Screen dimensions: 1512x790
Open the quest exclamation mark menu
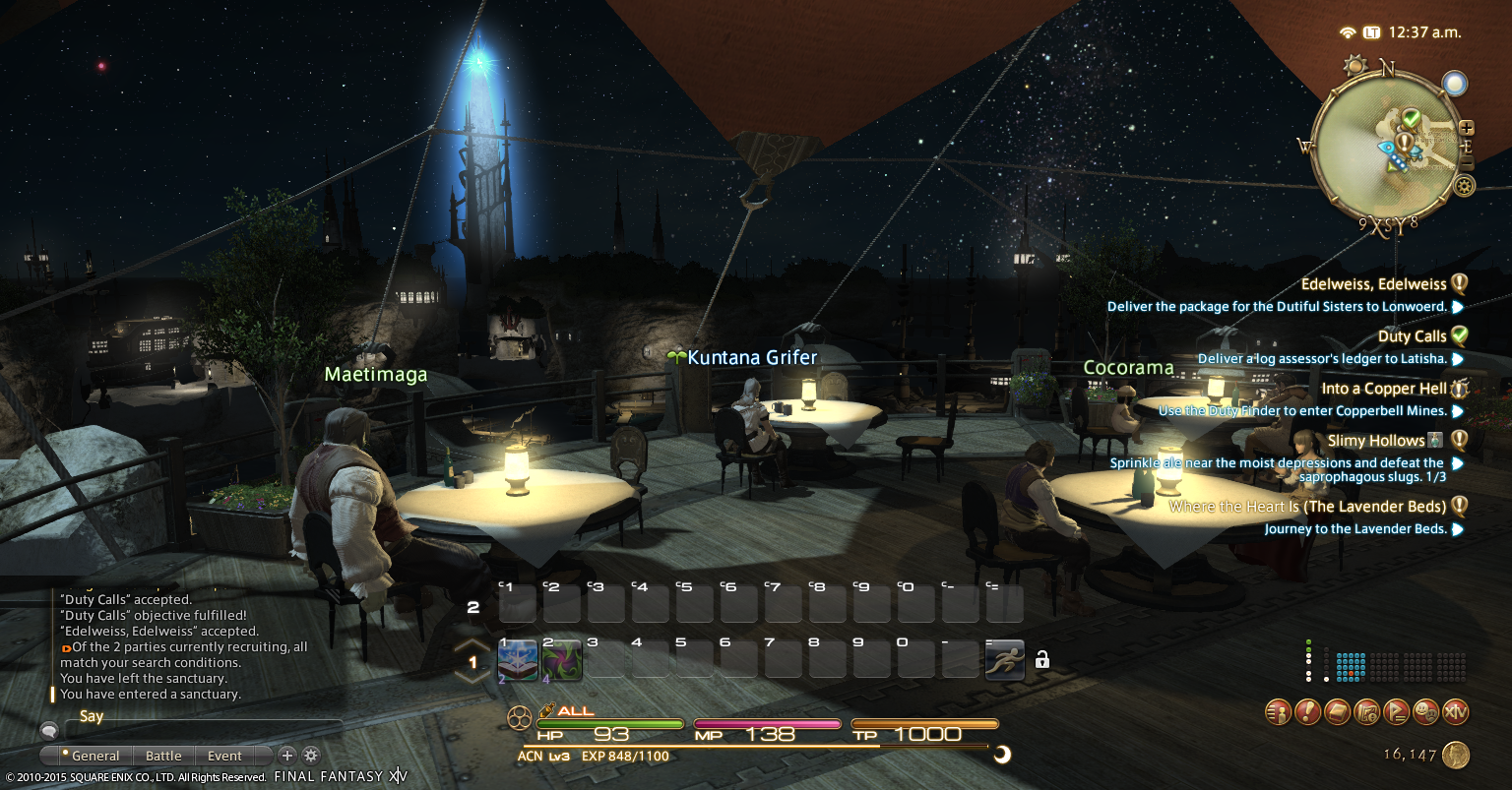1307,711
